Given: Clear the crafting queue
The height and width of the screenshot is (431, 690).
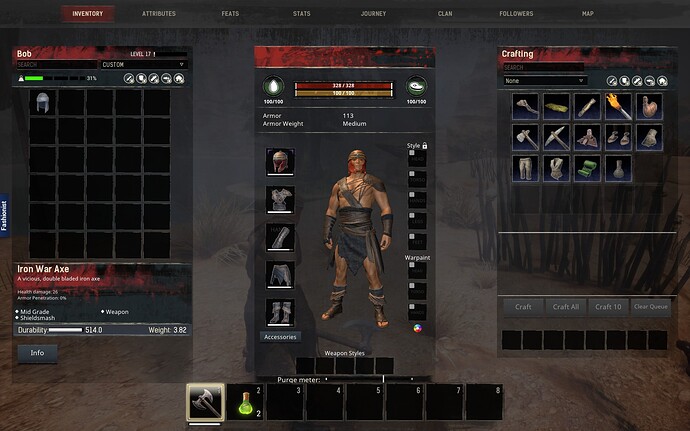Looking at the screenshot, I should pyautogui.click(x=651, y=307).
